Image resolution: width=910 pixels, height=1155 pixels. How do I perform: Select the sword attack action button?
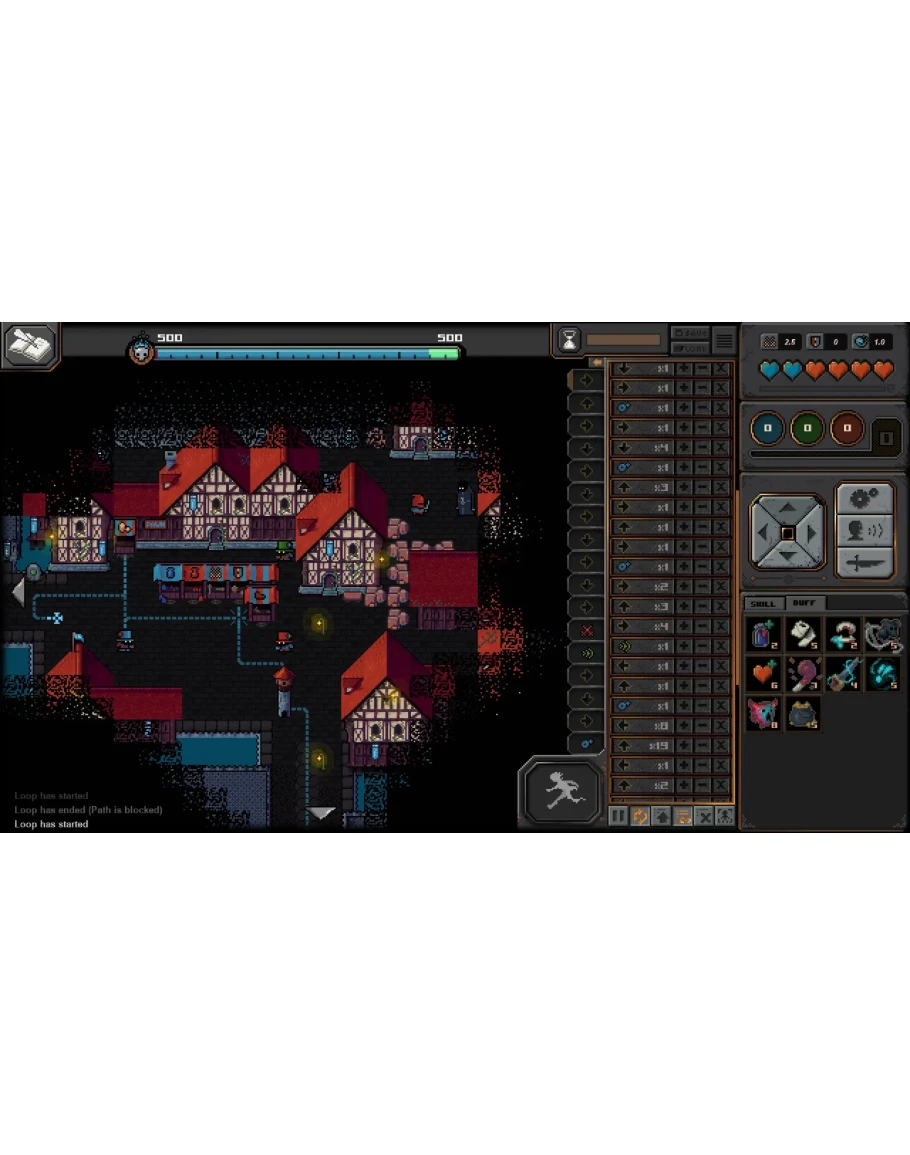(x=863, y=563)
